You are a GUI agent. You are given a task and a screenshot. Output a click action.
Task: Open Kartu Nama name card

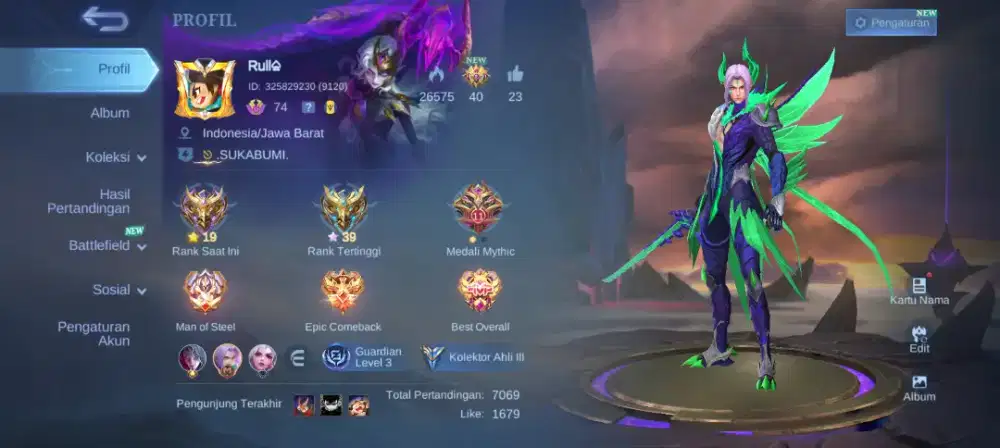tap(919, 290)
